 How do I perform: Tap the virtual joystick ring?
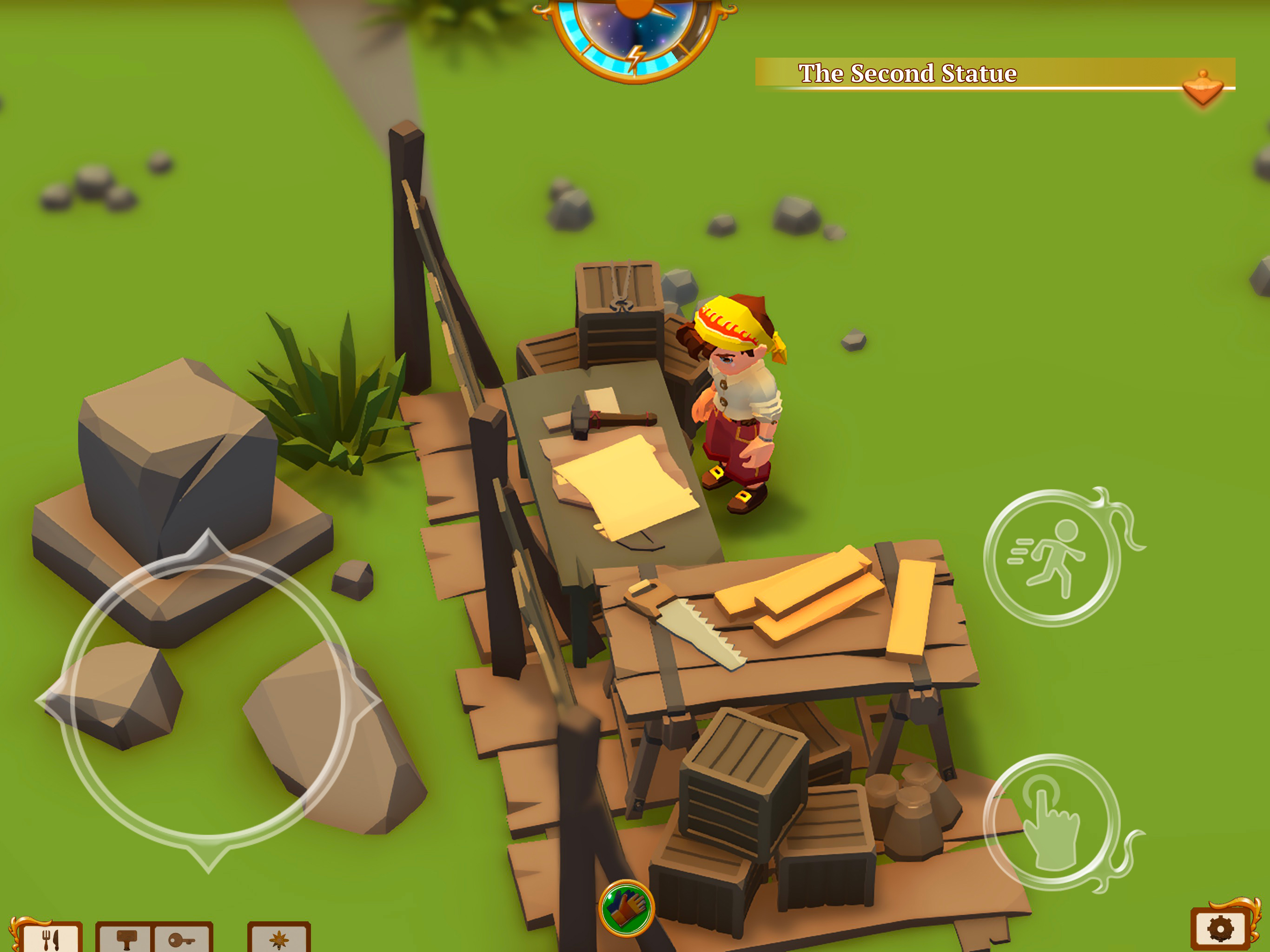point(208,700)
